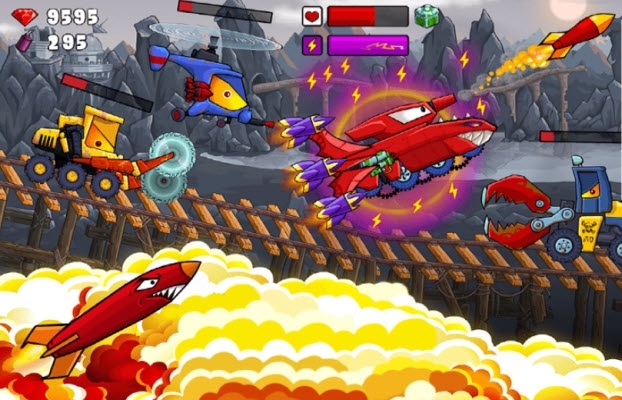Click the green gift box icon

coord(427,16)
